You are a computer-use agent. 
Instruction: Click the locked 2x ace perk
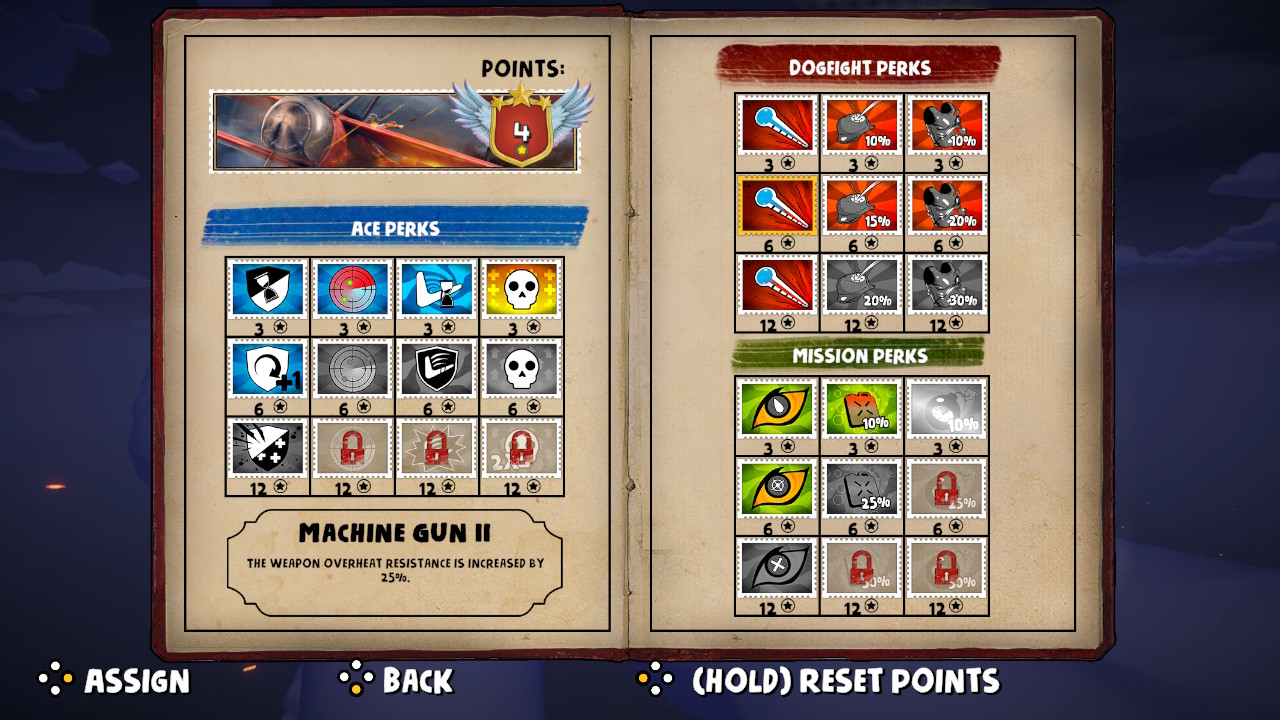coord(521,449)
